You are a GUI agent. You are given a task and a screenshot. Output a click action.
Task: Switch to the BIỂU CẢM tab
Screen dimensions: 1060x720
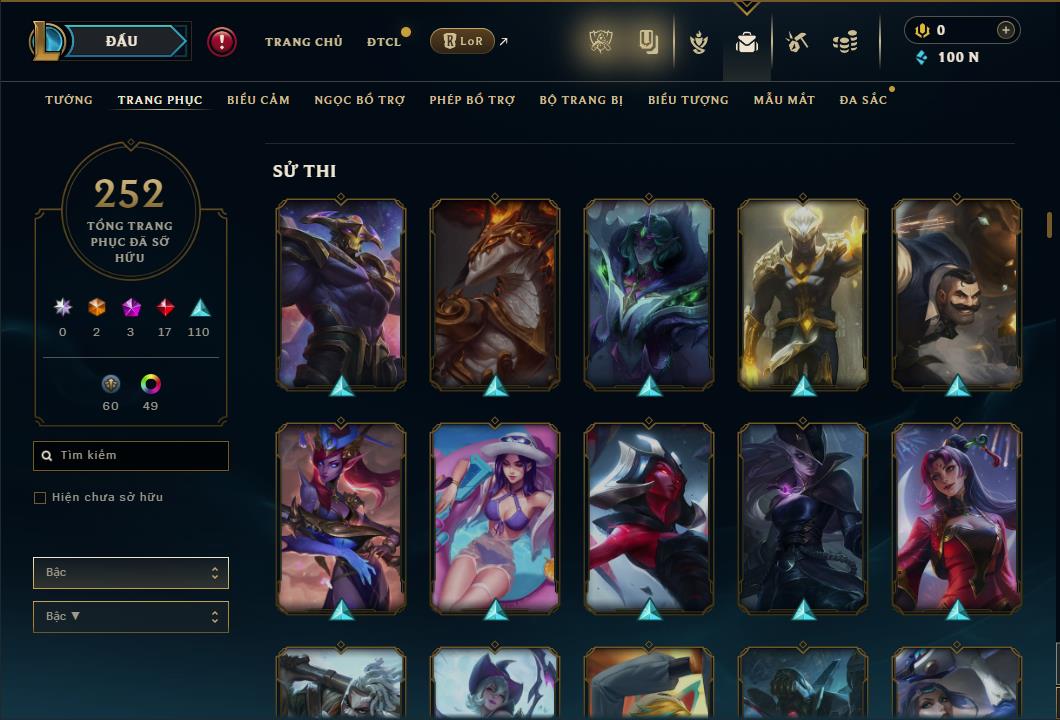pos(258,100)
